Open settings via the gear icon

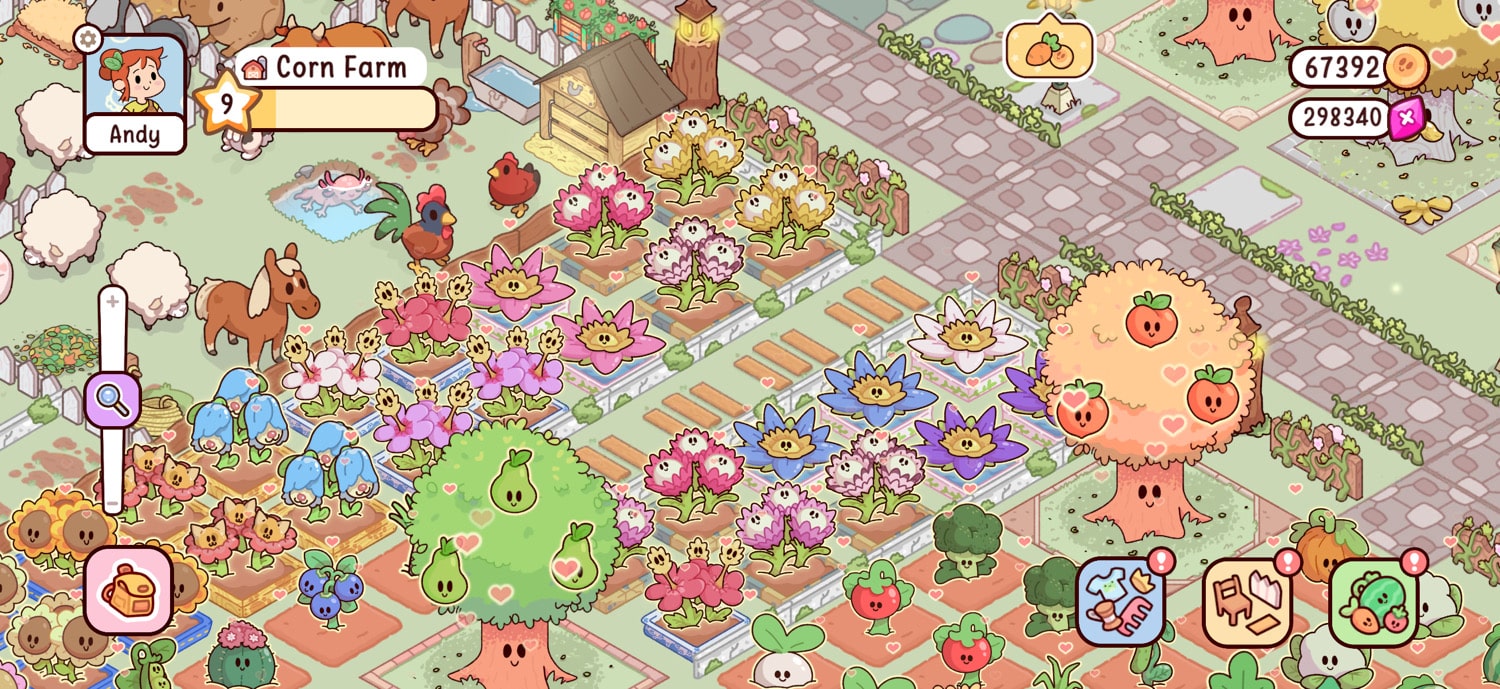pyautogui.click(x=87, y=39)
